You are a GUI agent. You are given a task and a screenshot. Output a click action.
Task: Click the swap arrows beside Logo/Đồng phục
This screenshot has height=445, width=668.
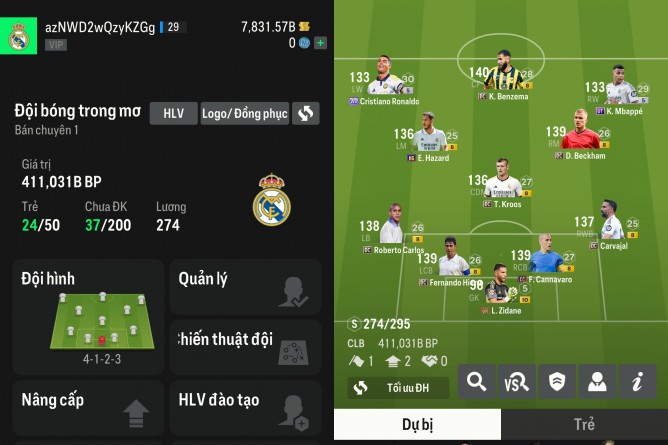pos(306,113)
